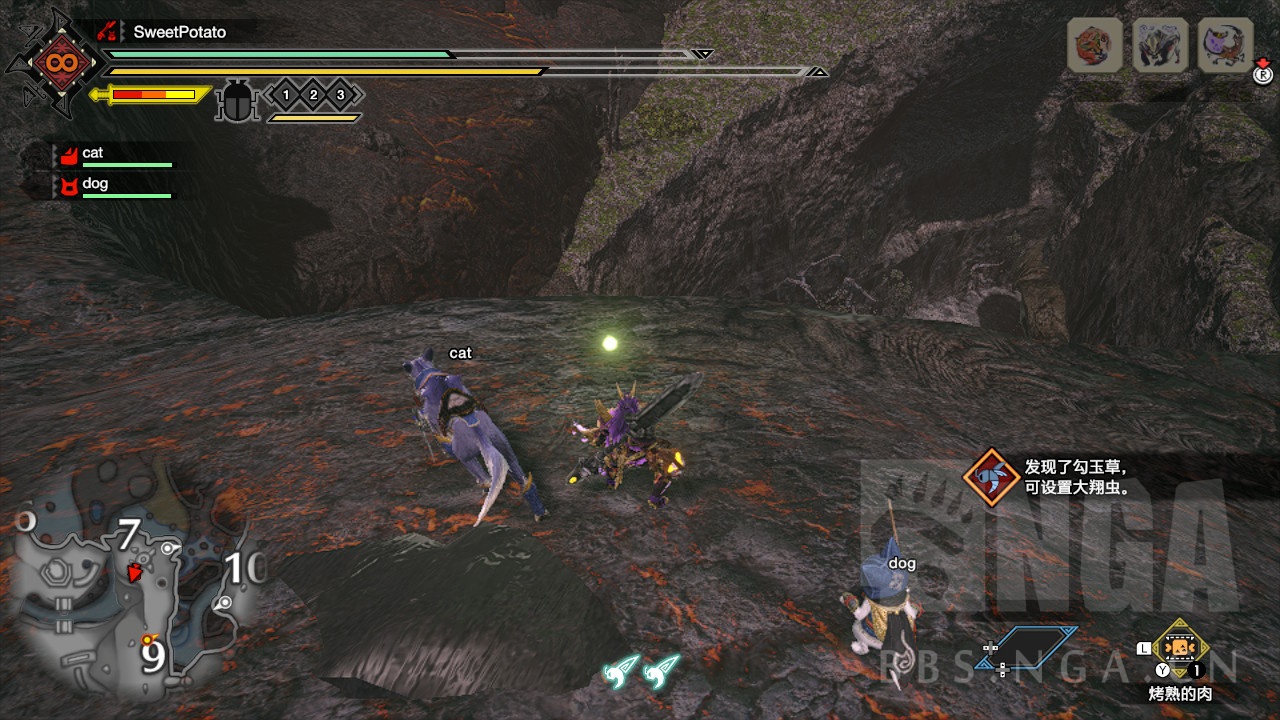This screenshot has width=1280, height=720.
Task: Use the 烤熟的肉 item slot
Action: pyautogui.click(x=1181, y=649)
